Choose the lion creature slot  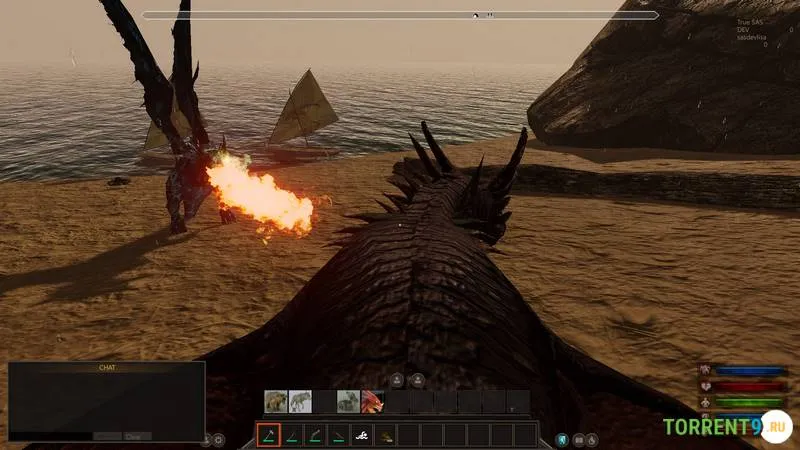point(275,402)
